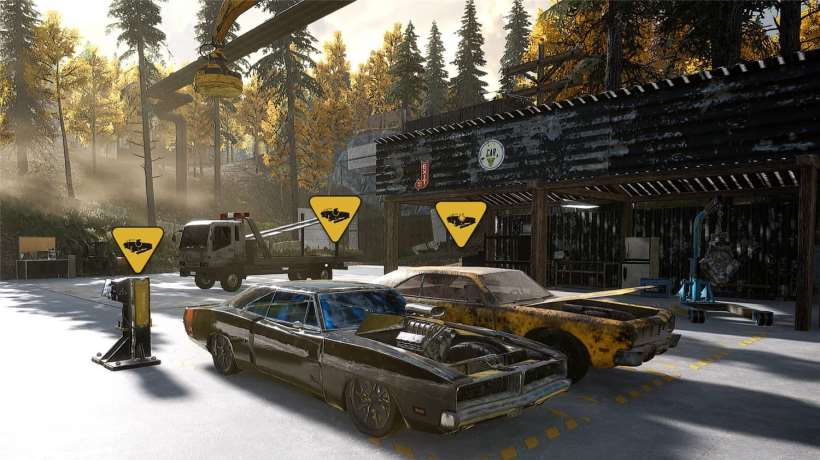Select the car marker above the yellow machine
820x460 pixels.
pos(137,246)
